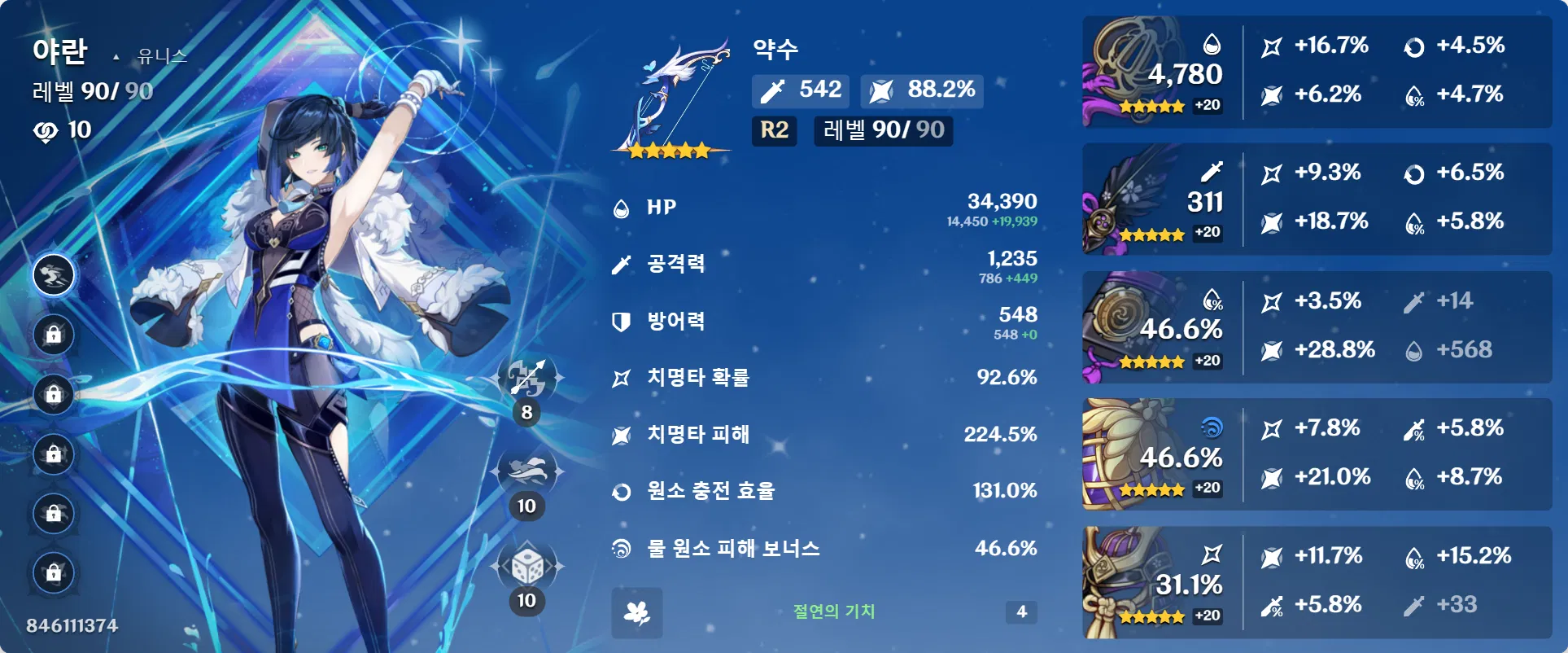Select the unlocked first constellation icon
The height and width of the screenshot is (653, 1568).
pyautogui.click(x=54, y=275)
